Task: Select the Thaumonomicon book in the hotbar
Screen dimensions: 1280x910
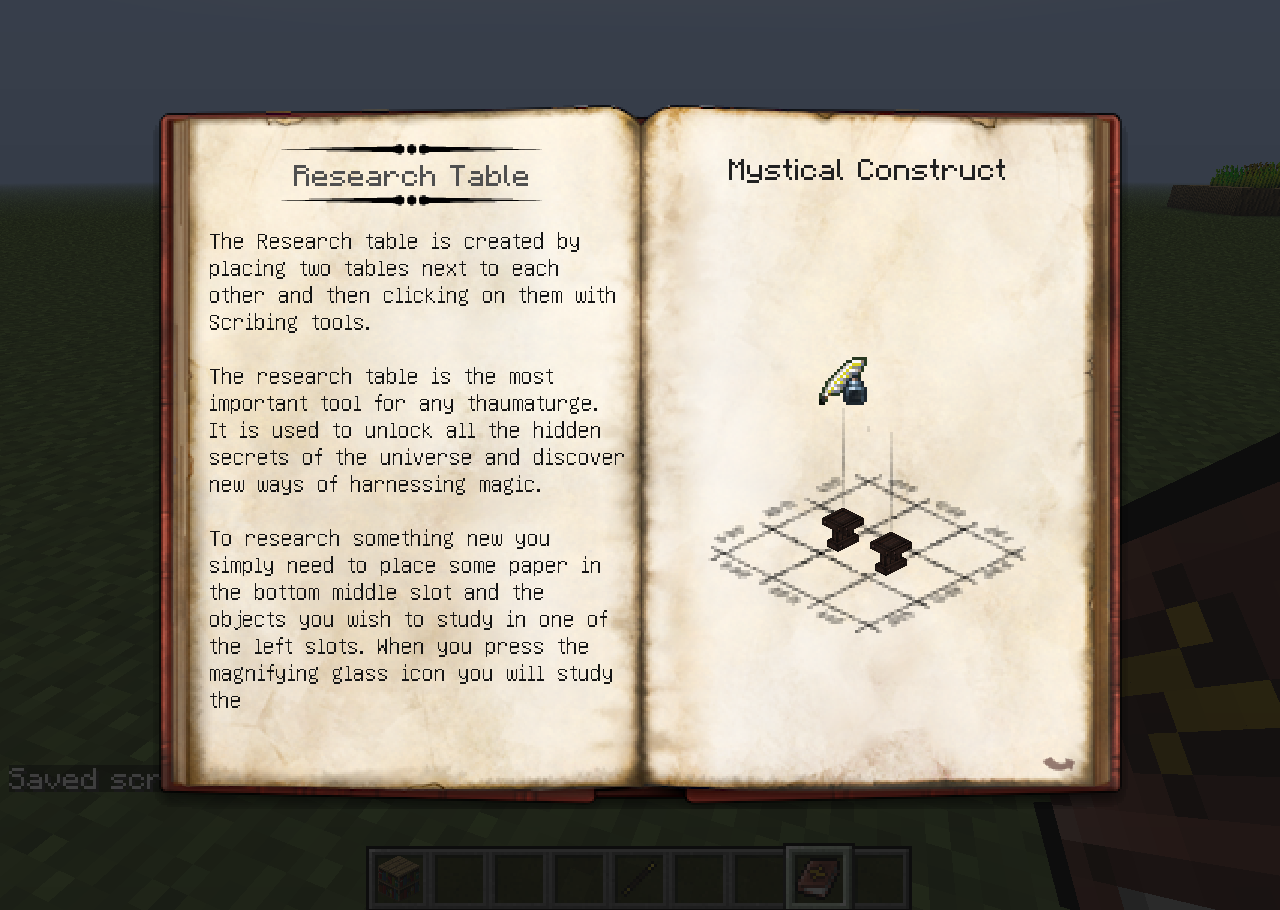Action: point(818,878)
